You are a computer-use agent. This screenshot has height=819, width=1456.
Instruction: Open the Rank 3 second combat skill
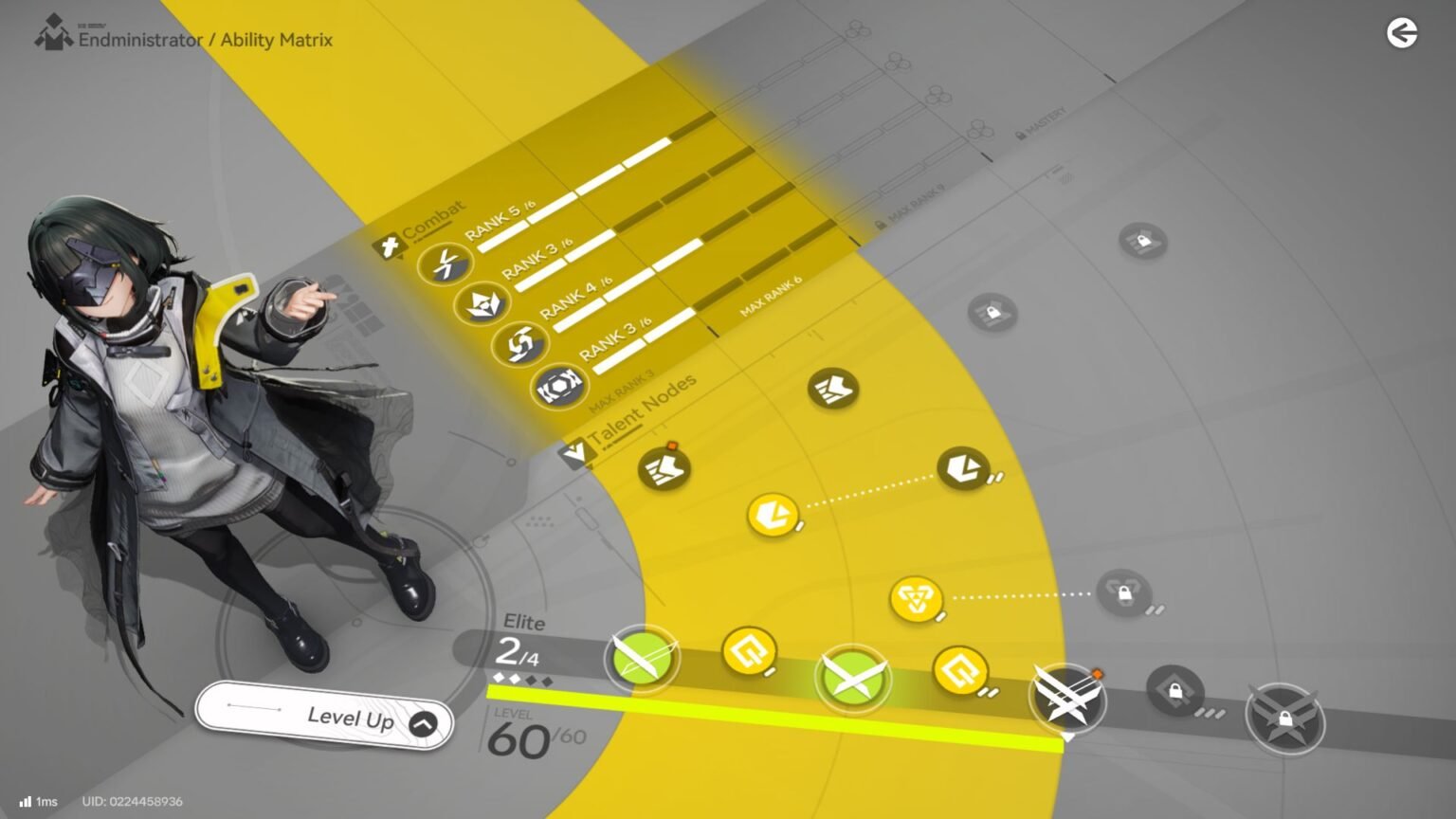tap(483, 303)
